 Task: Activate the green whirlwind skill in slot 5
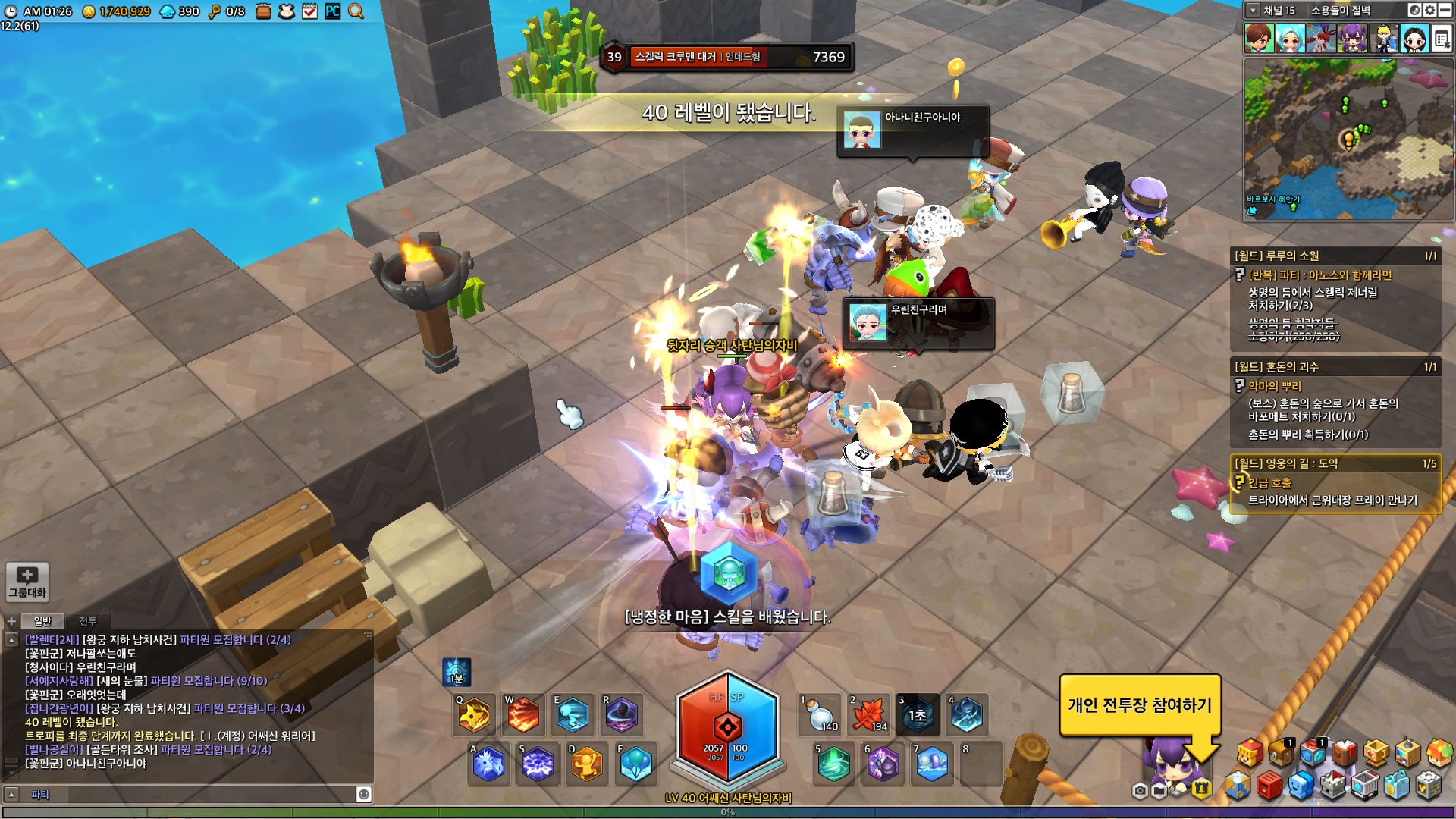coord(834,764)
